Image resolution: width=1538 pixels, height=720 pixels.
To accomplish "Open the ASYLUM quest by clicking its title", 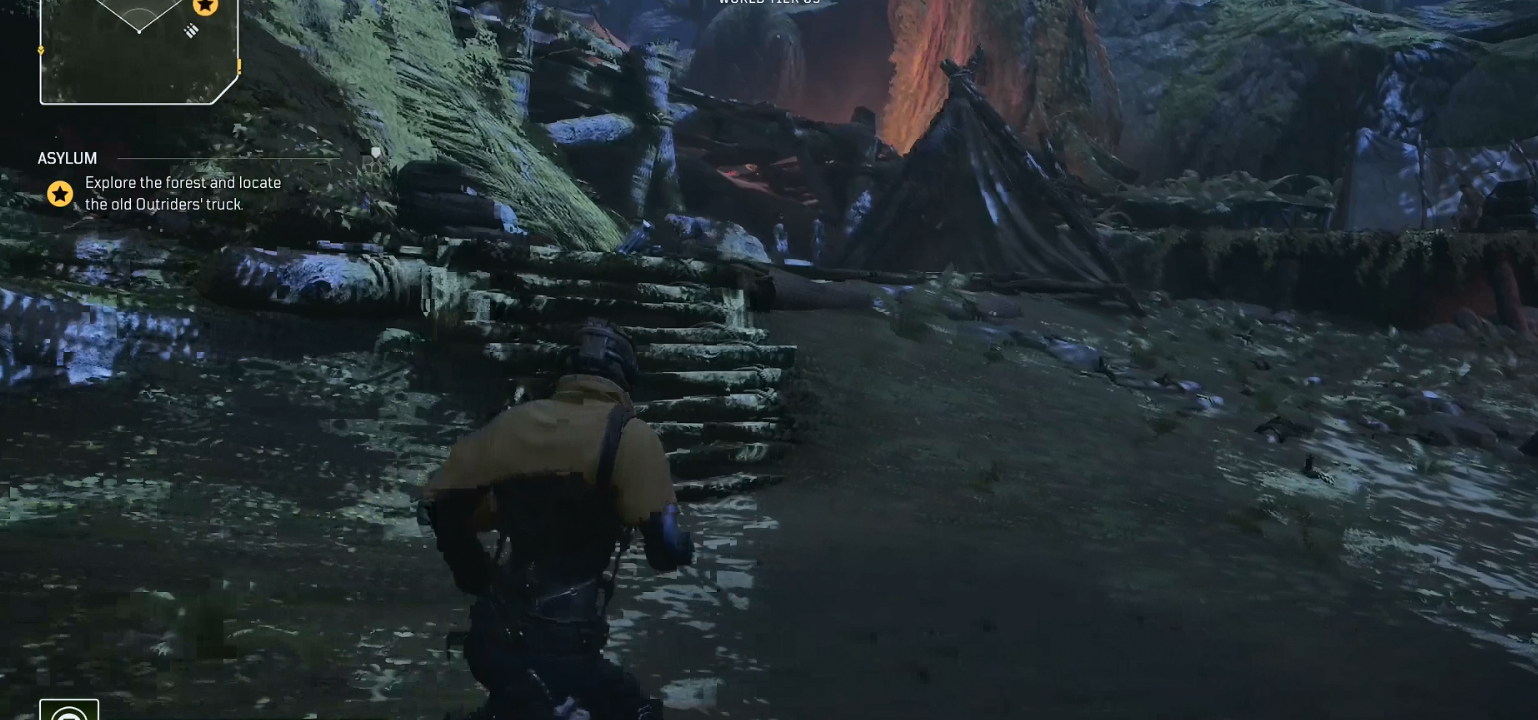I will (x=66, y=158).
